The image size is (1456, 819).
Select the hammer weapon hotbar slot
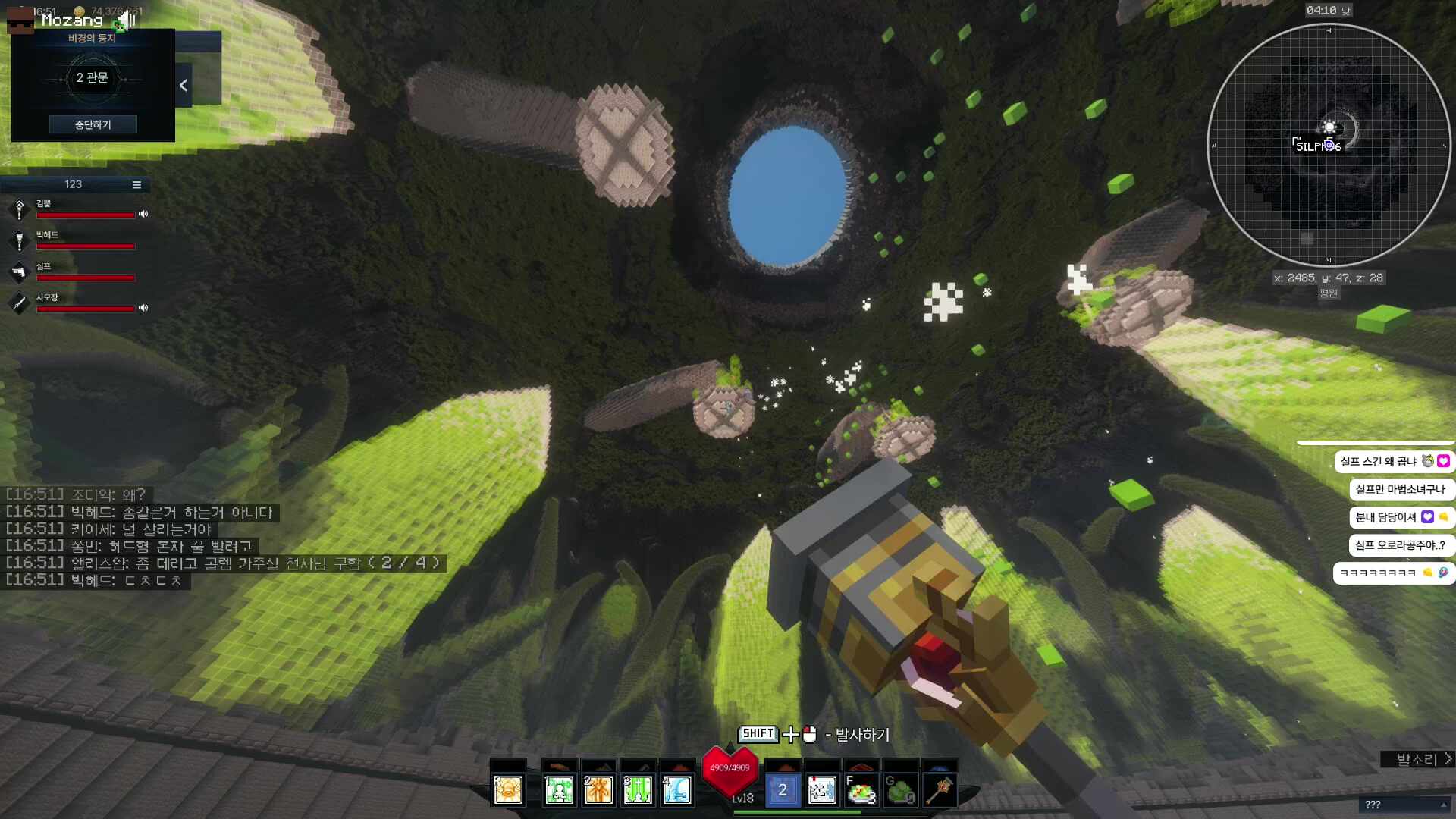click(940, 790)
